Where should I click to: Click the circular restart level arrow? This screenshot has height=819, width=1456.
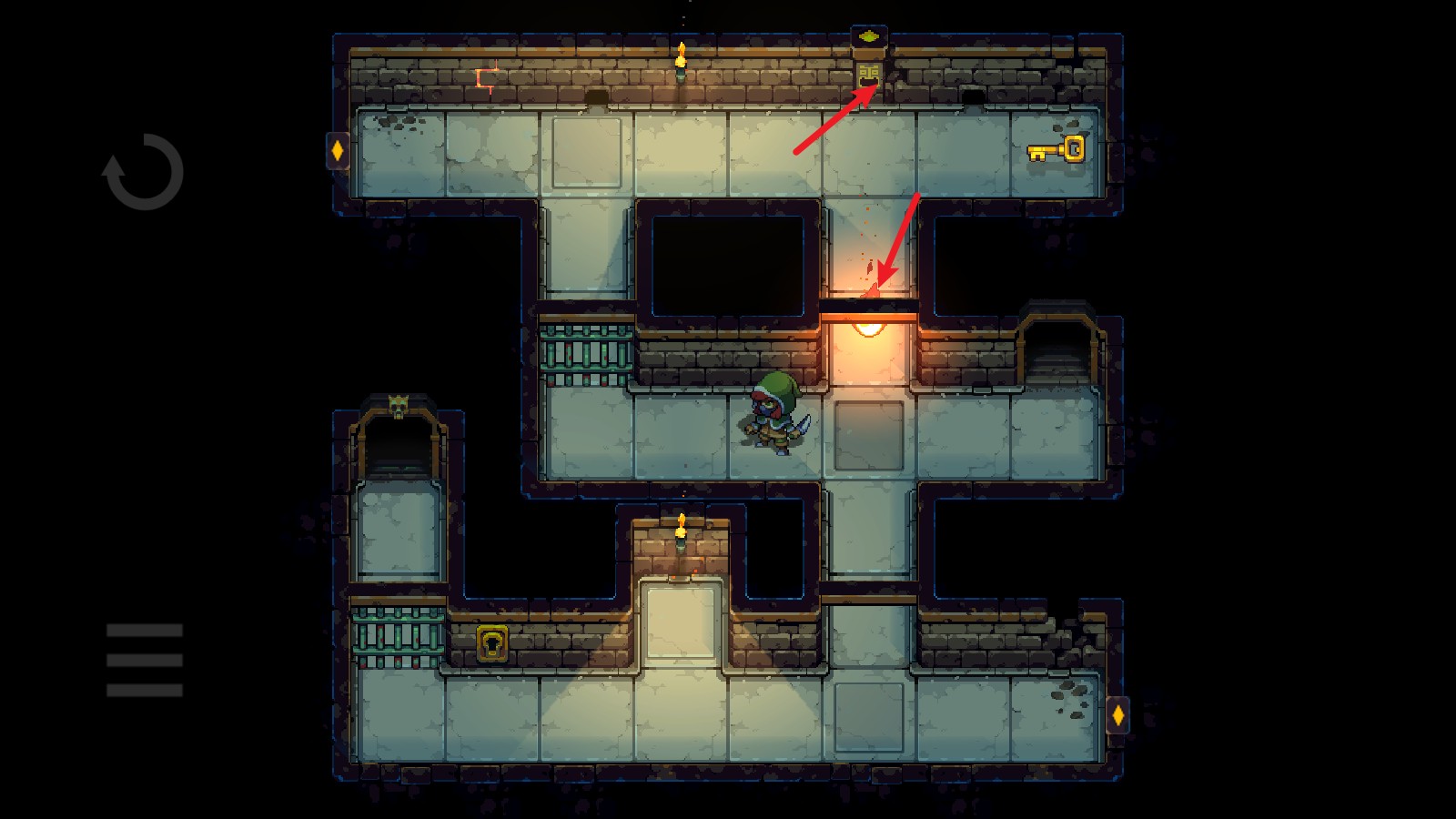(x=144, y=172)
